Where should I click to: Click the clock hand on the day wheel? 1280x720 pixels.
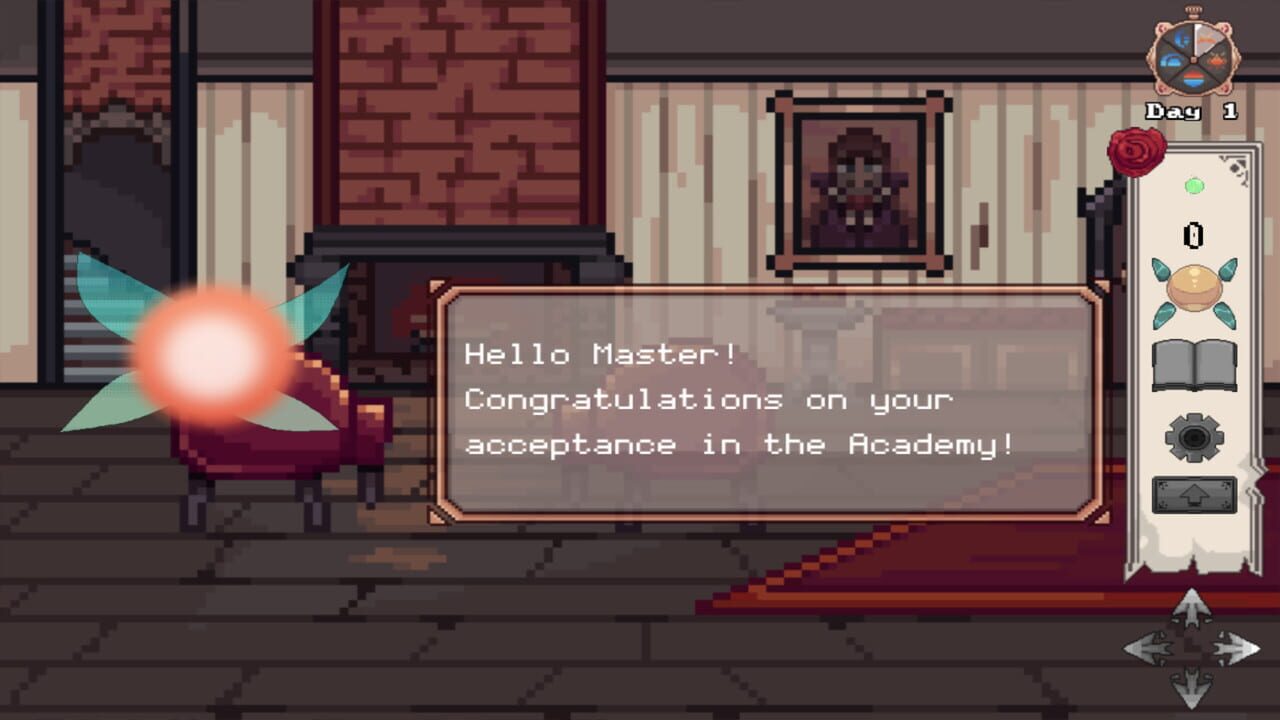(1197, 41)
